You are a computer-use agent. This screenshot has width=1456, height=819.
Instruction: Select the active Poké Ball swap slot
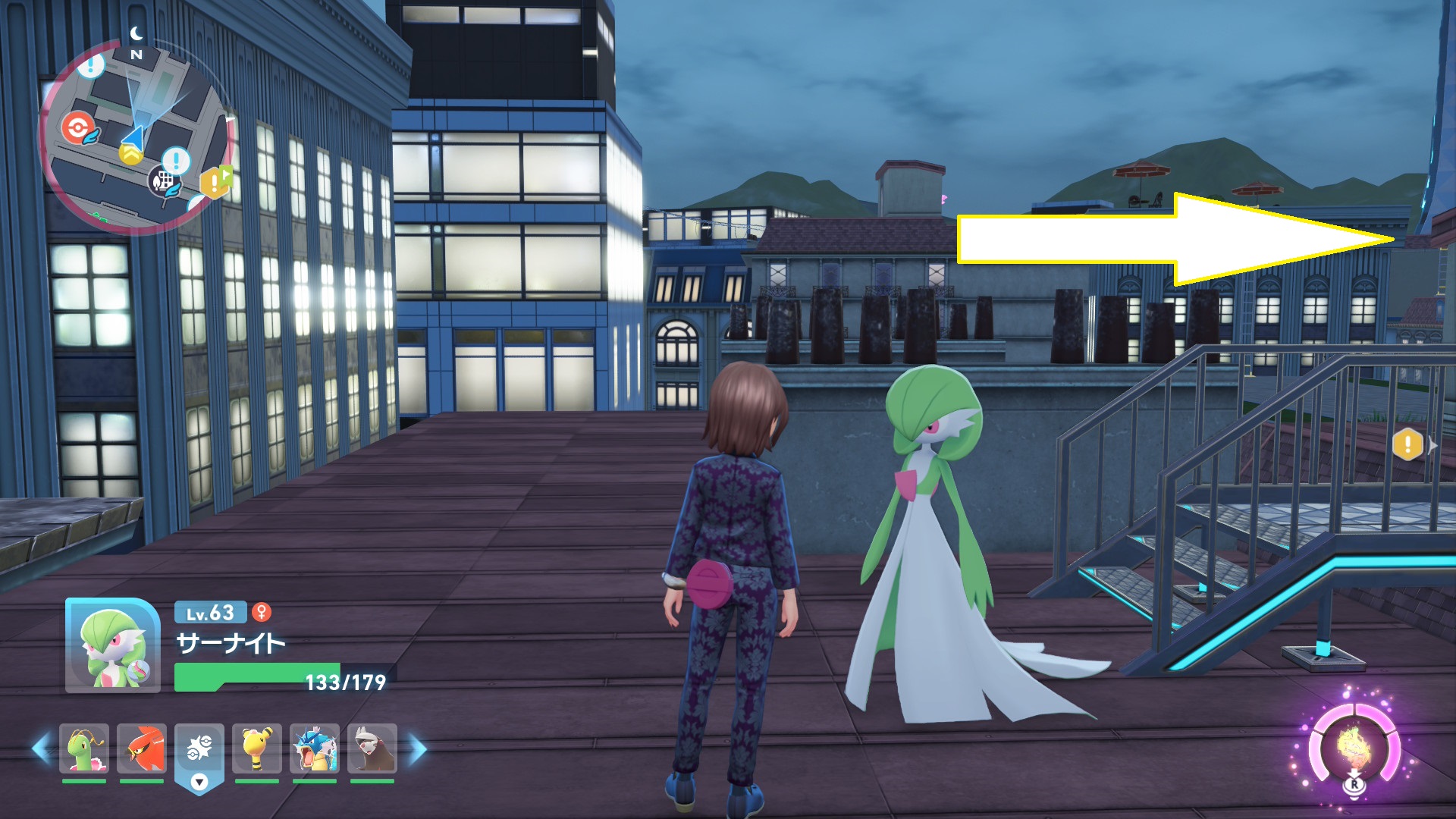tap(199, 750)
